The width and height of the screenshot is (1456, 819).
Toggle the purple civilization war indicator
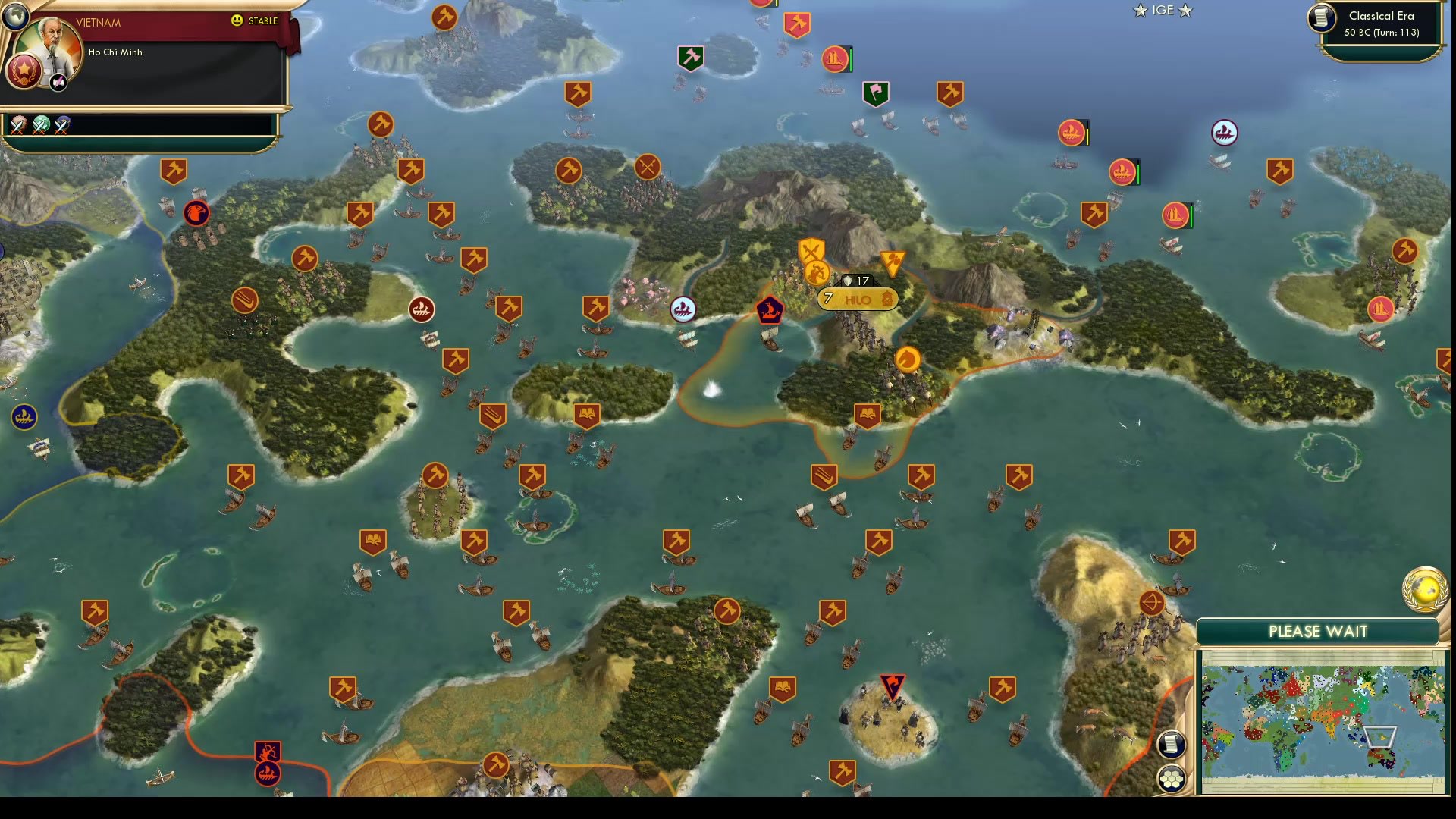click(x=61, y=124)
